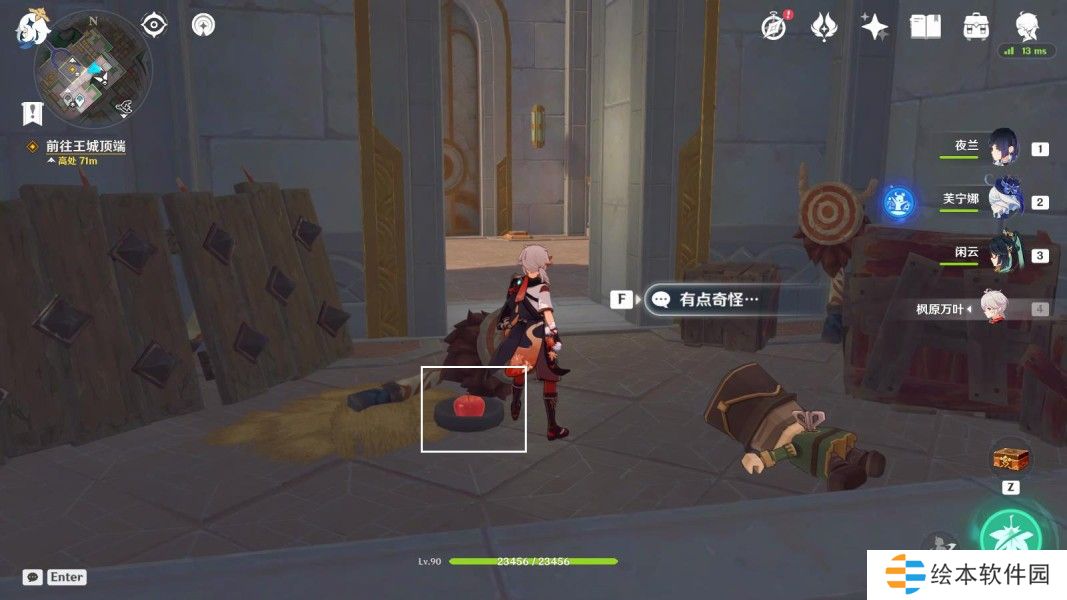Click the exclamation quest marker icon

pyautogui.click(x=33, y=112)
